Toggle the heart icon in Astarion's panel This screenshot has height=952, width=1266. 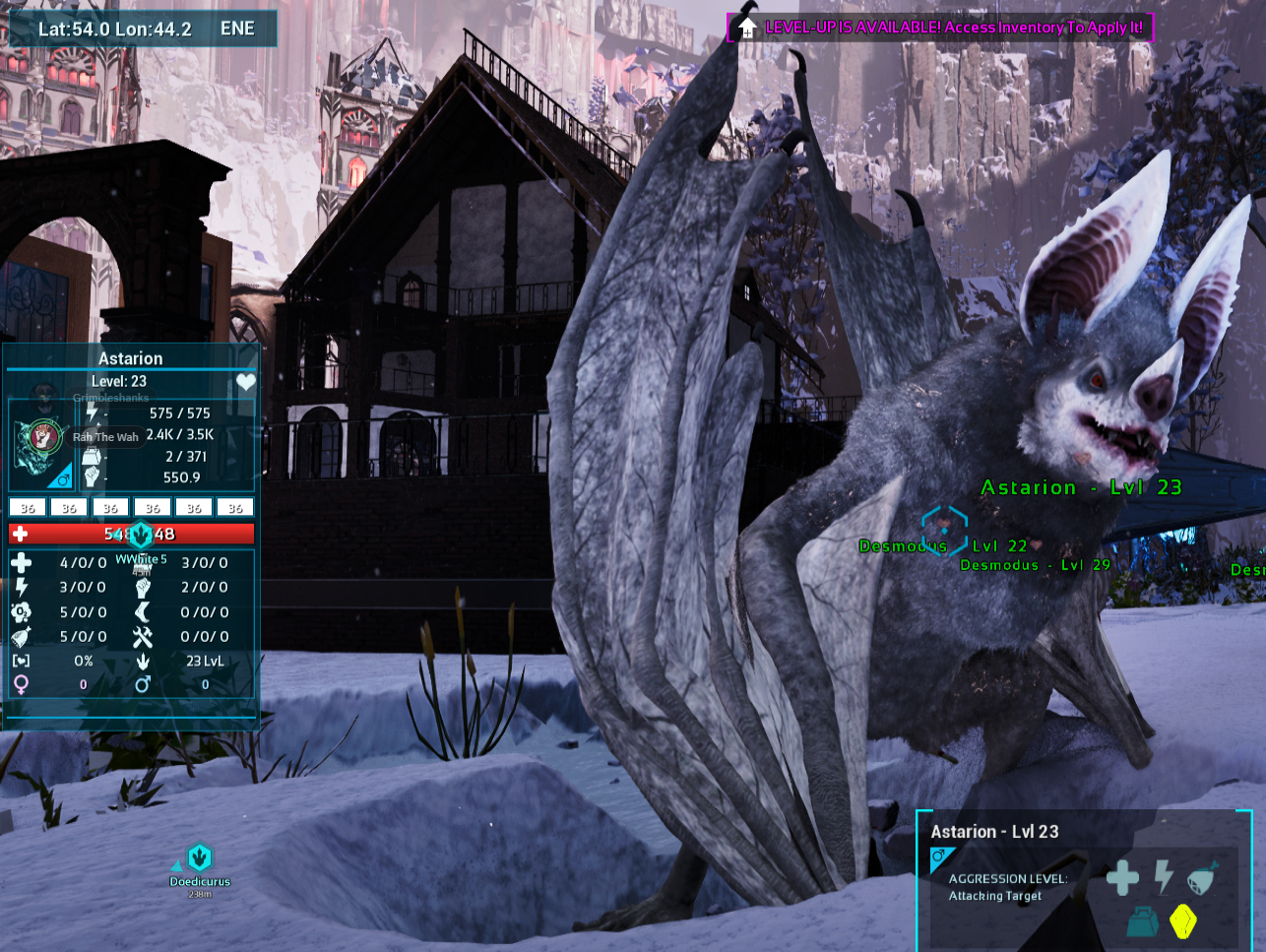pyautogui.click(x=245, y=382)
